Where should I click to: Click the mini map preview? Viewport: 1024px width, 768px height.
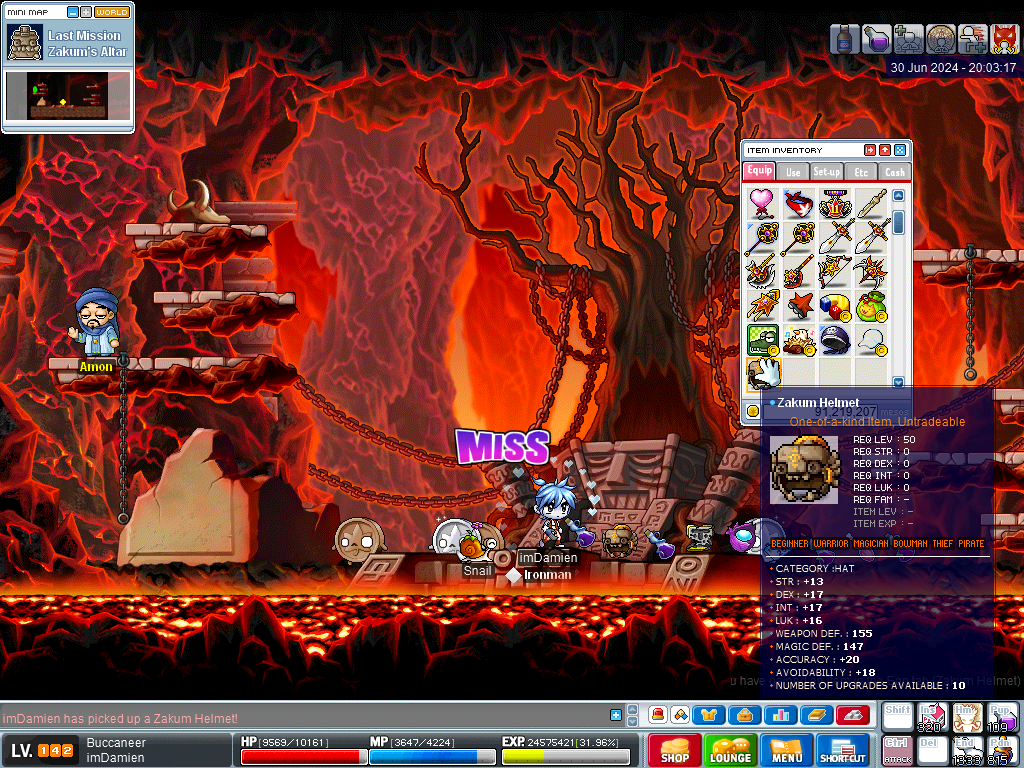[68, 98]
